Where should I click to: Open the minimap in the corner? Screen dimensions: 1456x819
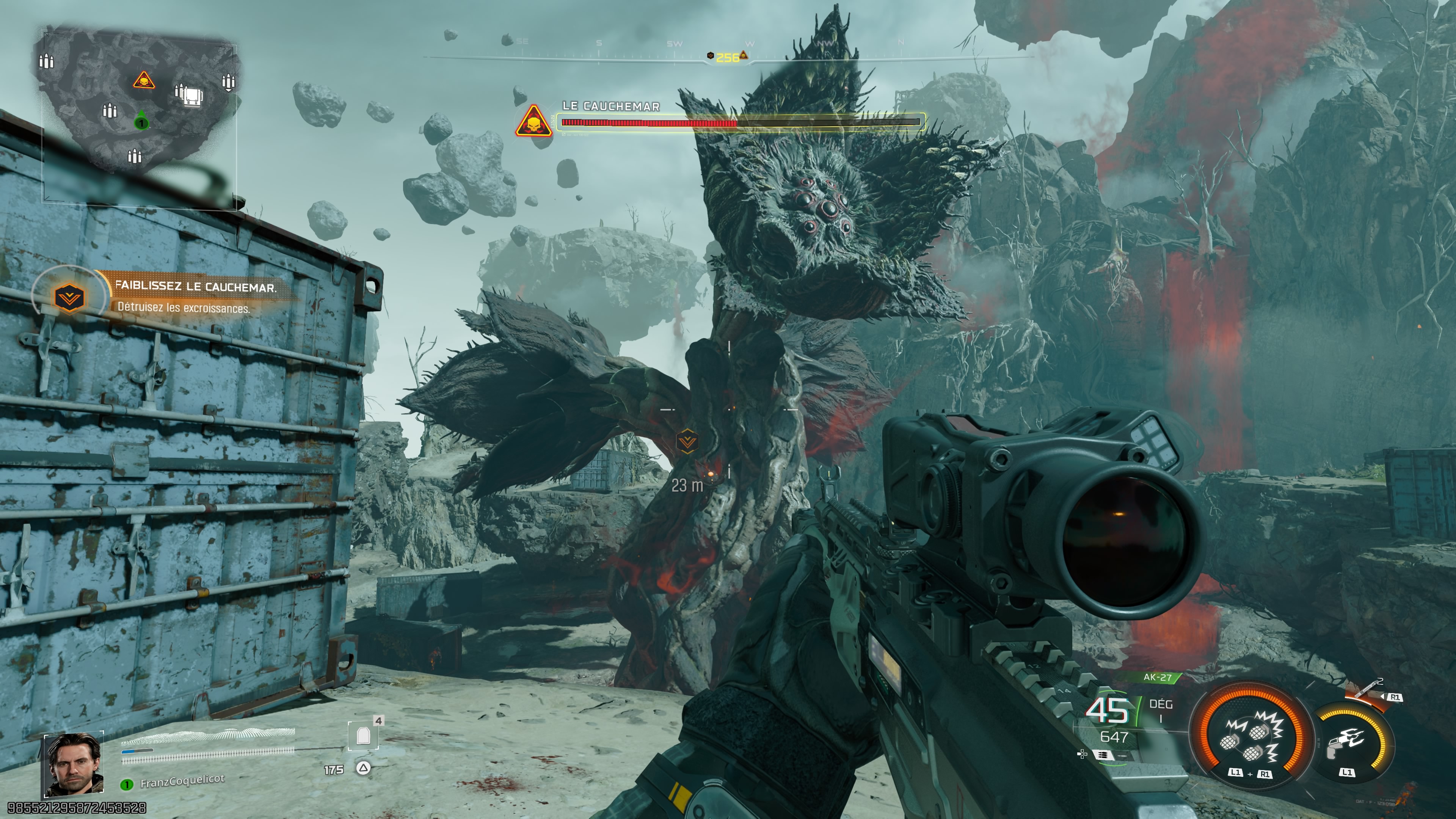139,113
